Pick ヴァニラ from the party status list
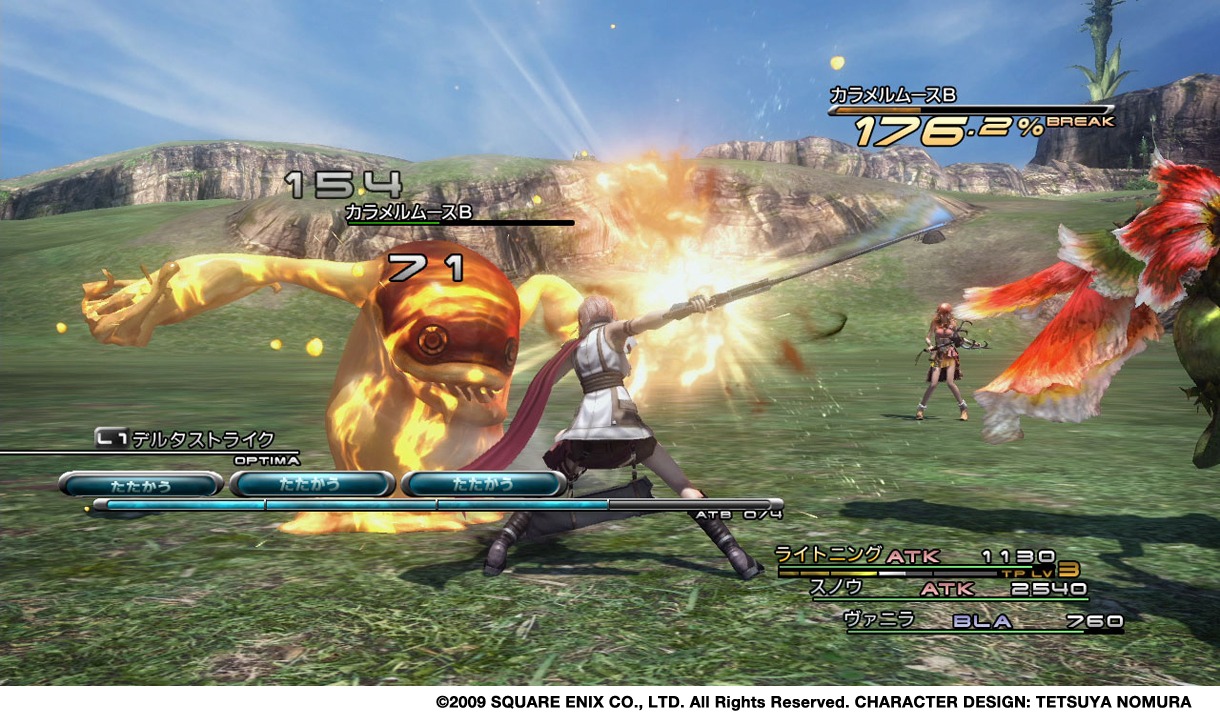Image resolution: width=1220 pixels, height=720 pixels. pos(879,620)
